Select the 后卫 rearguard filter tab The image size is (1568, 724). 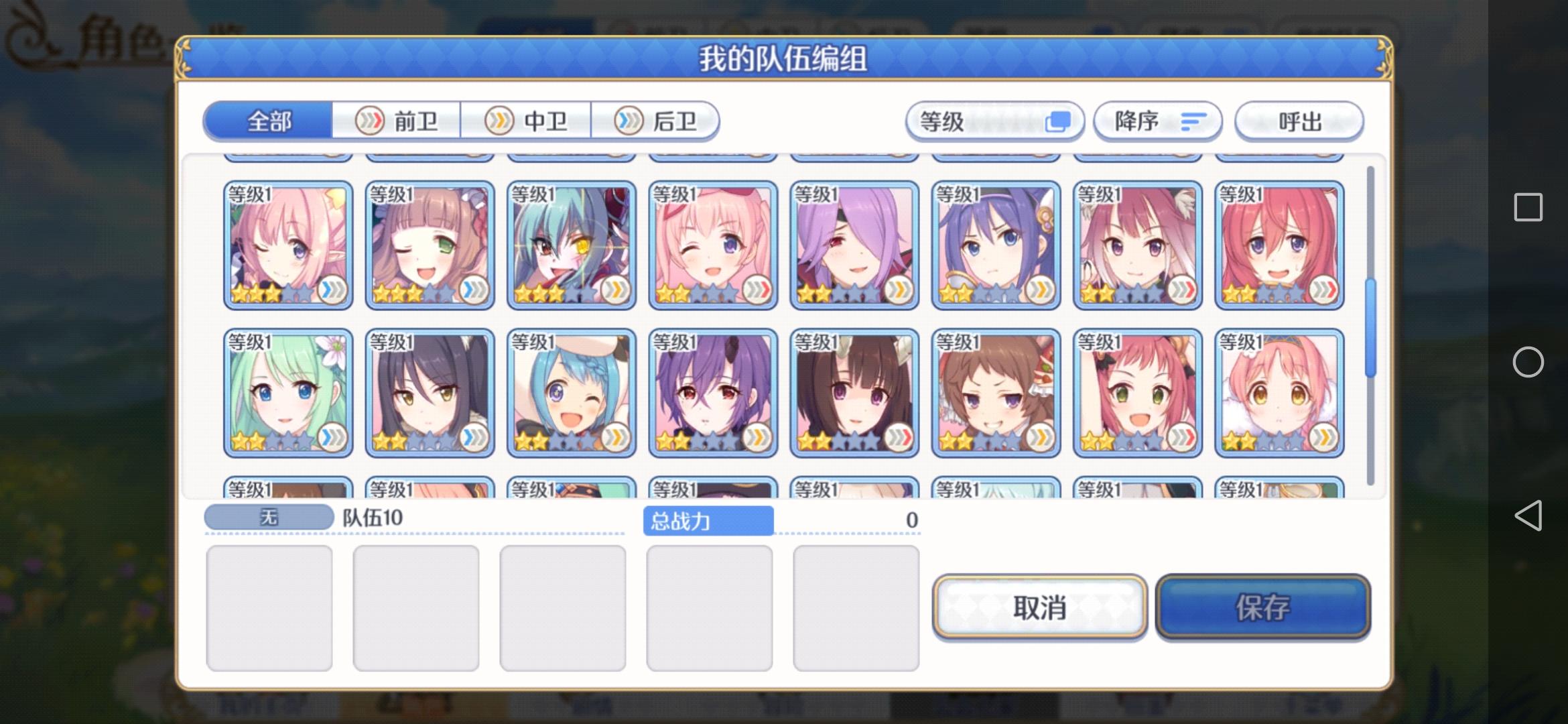point(657,121)
